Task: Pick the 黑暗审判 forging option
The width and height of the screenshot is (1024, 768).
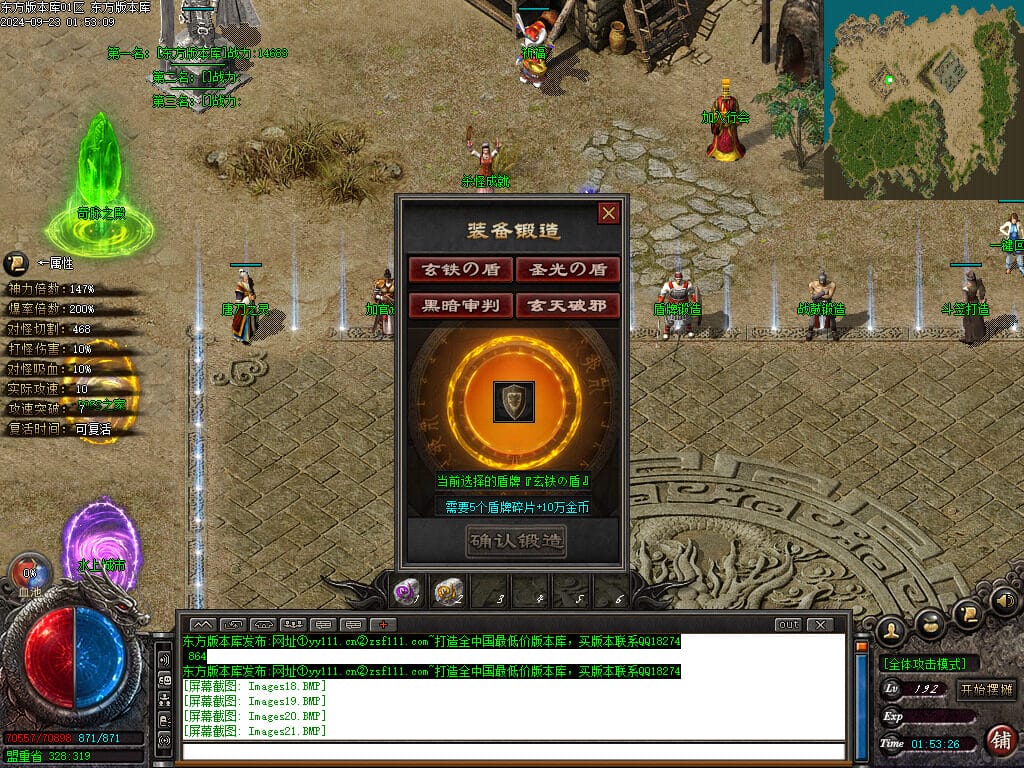Action: click(460, 305)
